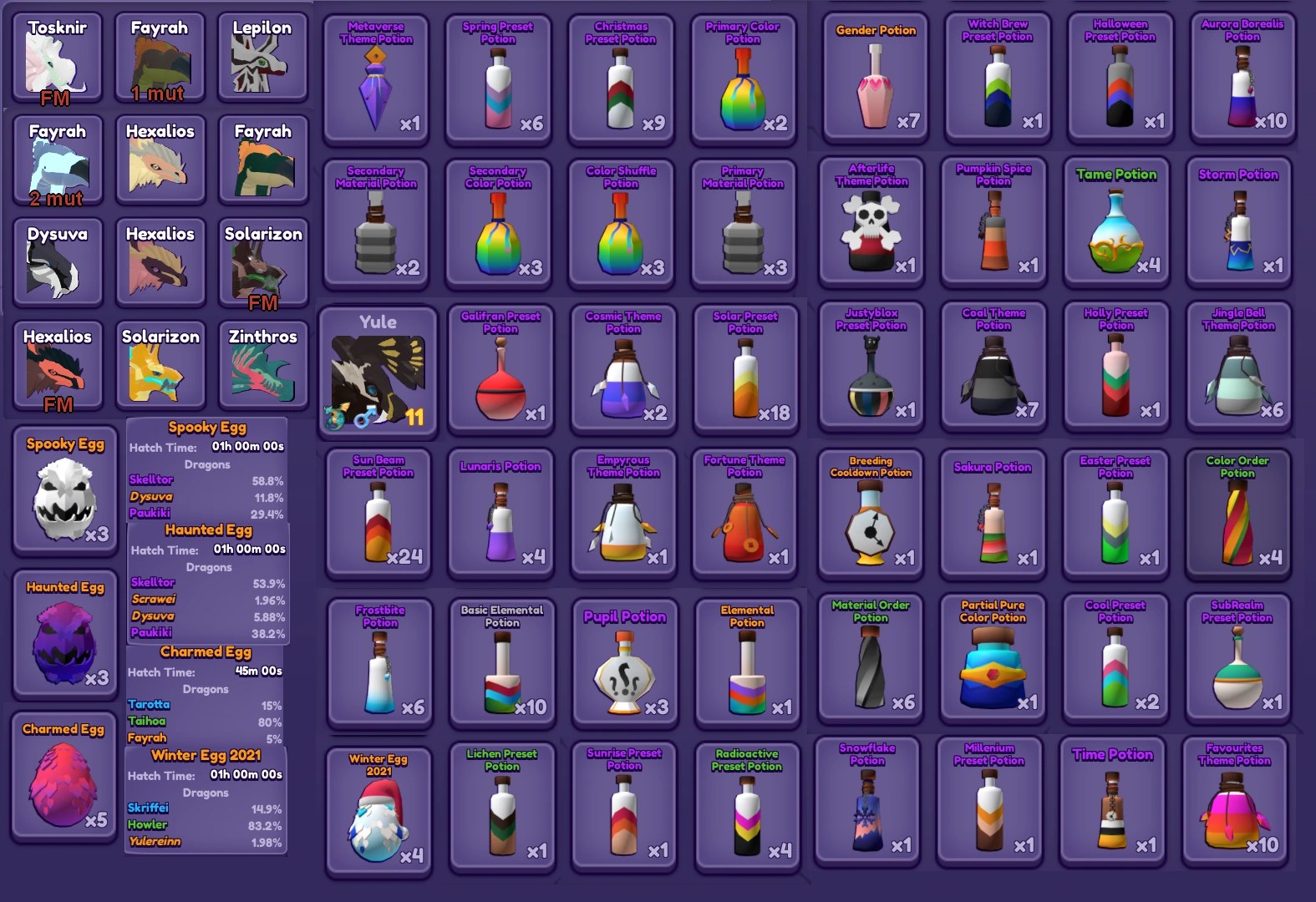View the Tosknir FM dragon
The height and width of the screenshot is (902, 1316).
[x=56, y=57]
